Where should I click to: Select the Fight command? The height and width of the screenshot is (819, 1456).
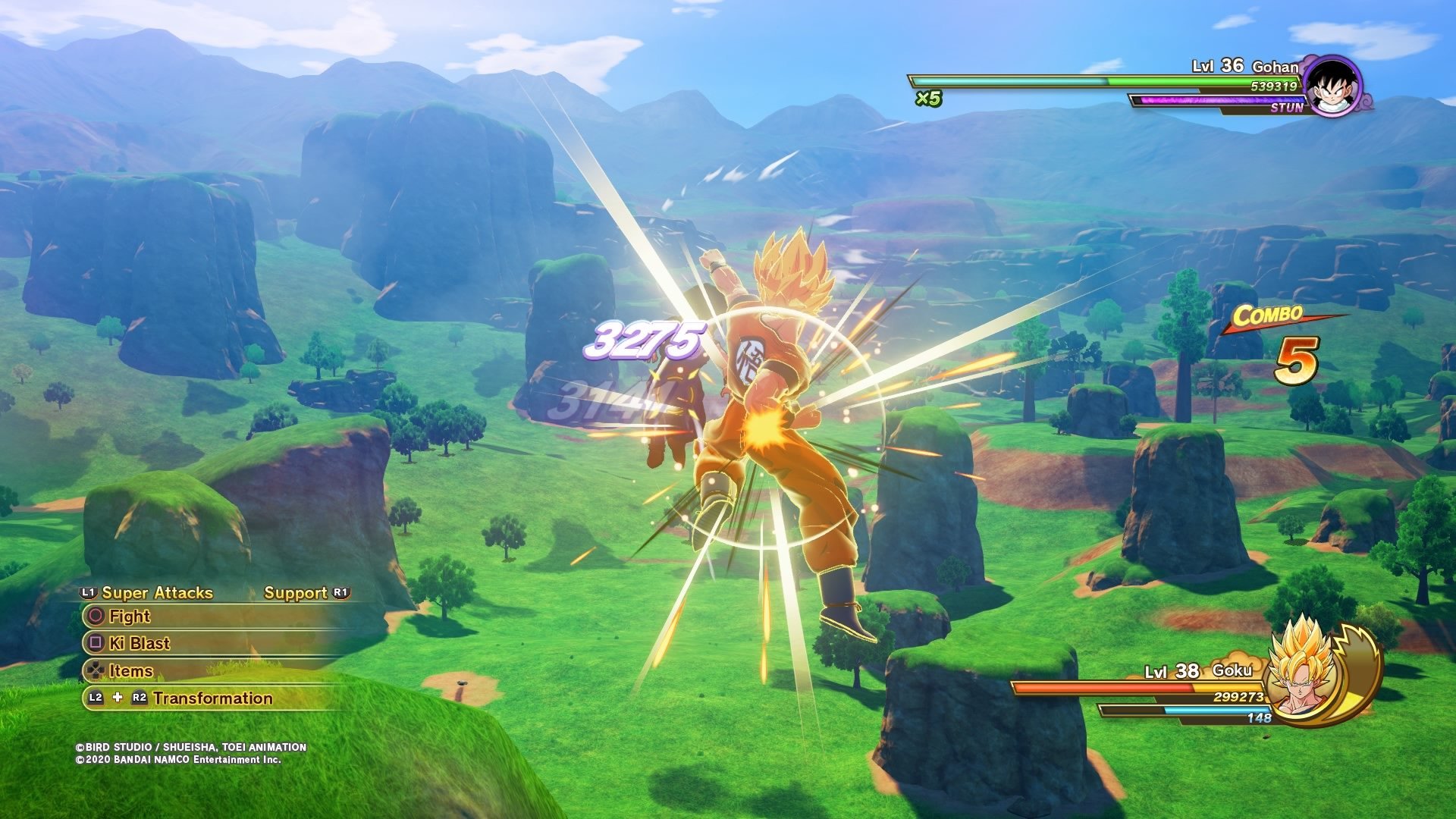click(x=129, y=617)
